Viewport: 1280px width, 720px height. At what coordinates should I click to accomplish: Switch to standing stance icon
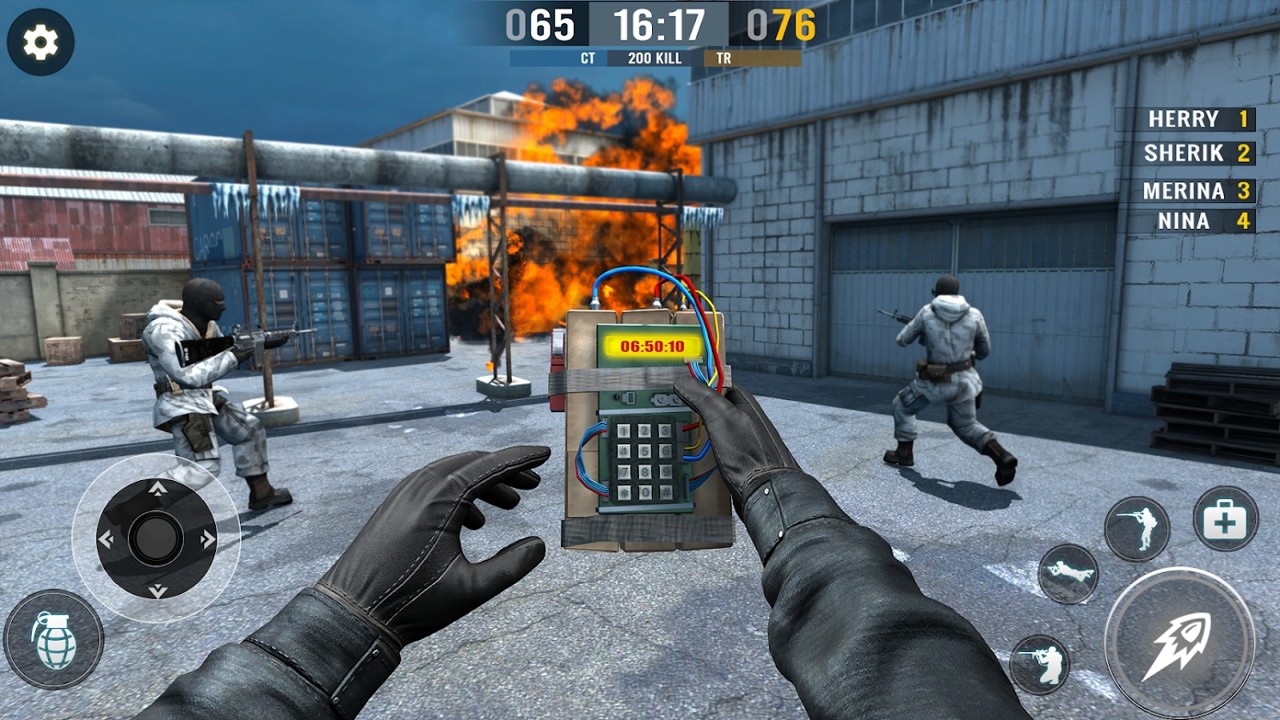coord(1137,528)
